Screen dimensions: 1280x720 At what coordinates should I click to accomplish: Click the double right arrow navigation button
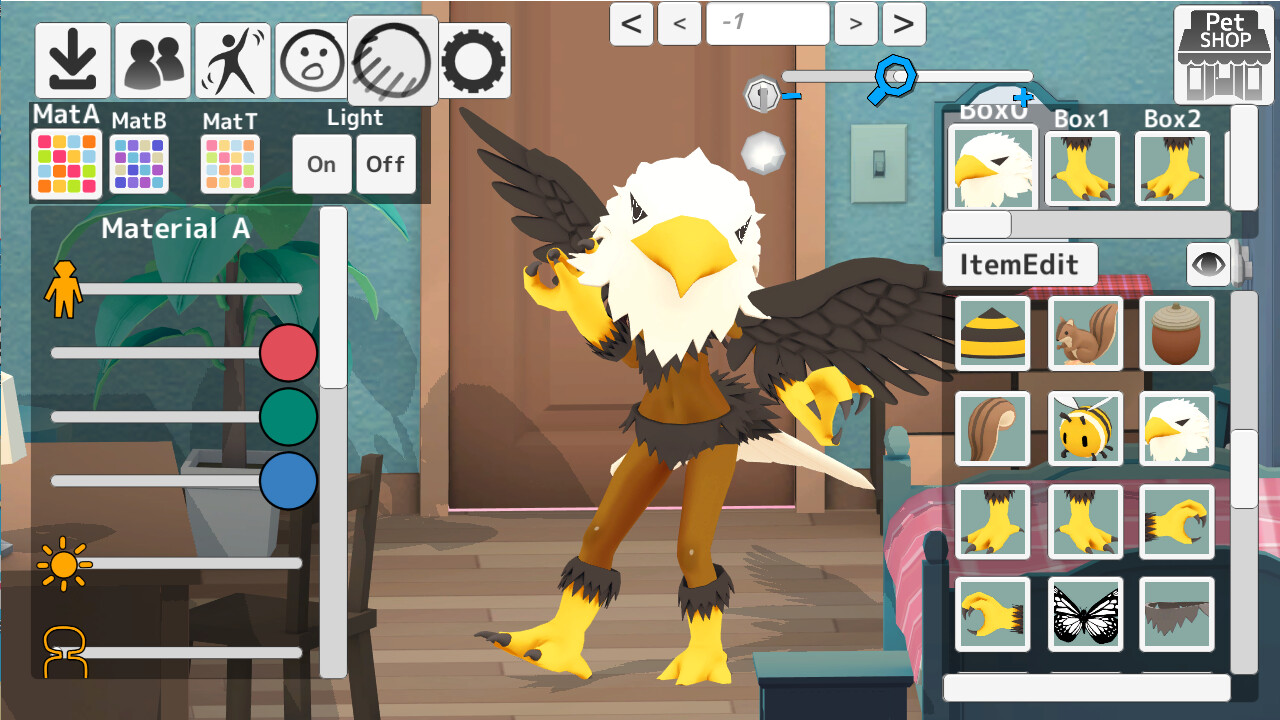[x=904, y=23]
